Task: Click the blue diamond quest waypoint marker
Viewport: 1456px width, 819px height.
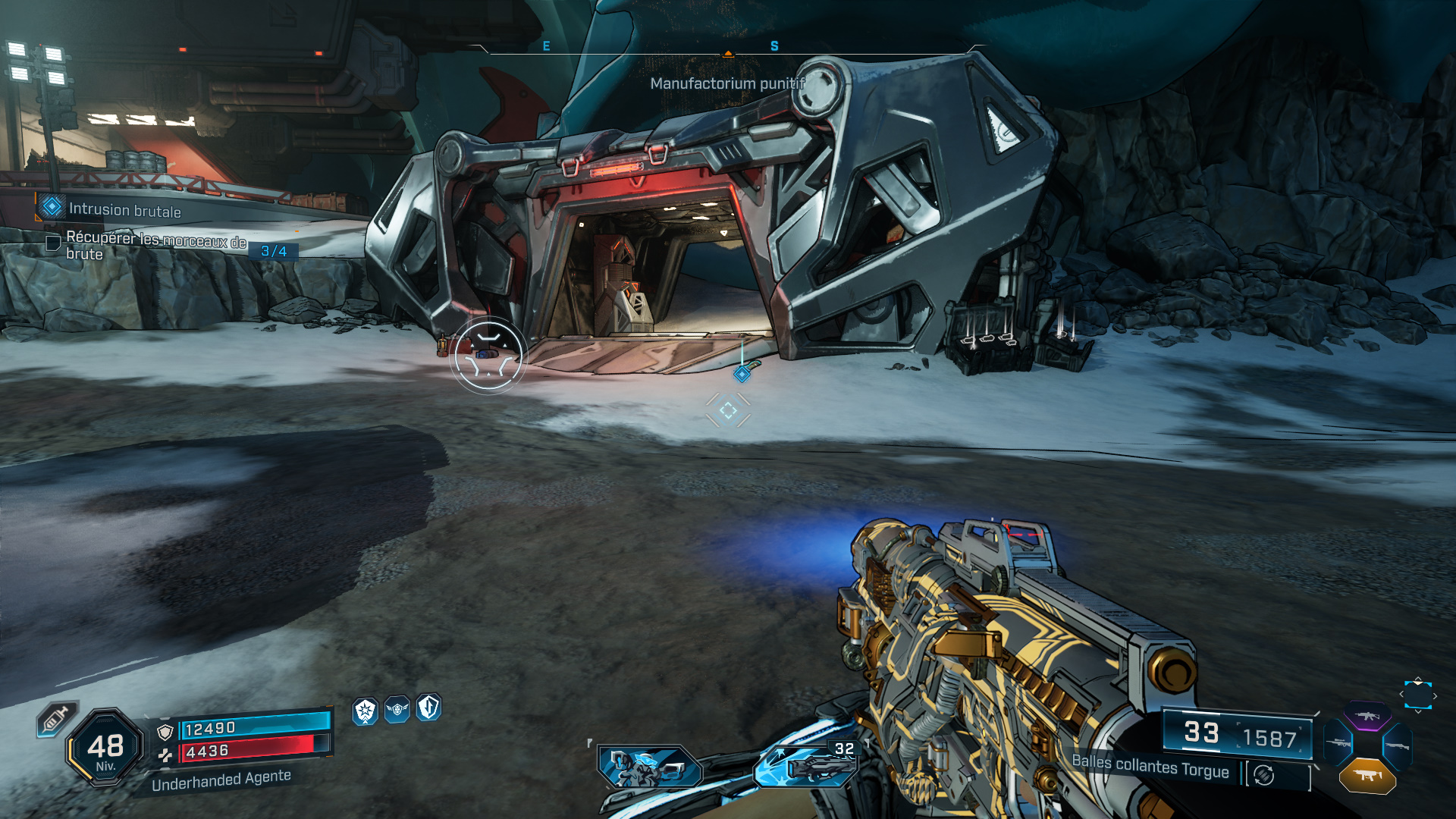Action: pos(742,374)
